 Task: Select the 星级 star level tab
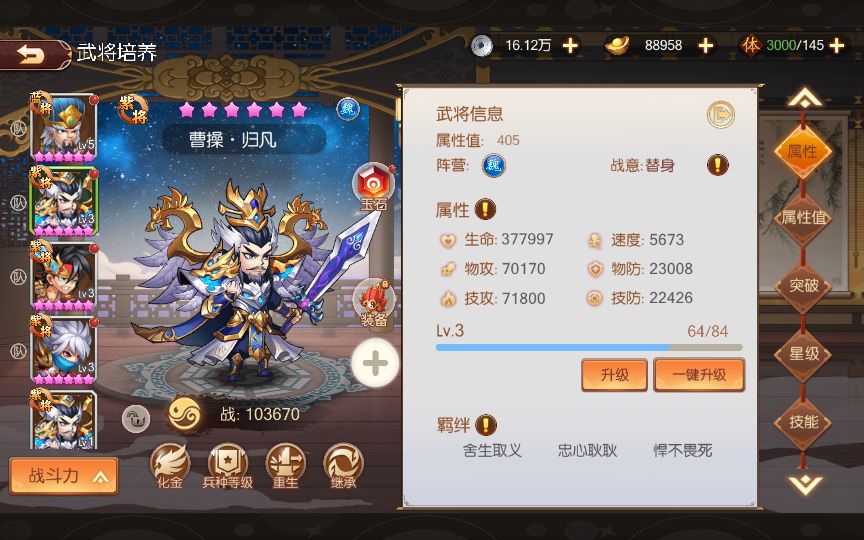coord(804,354)
